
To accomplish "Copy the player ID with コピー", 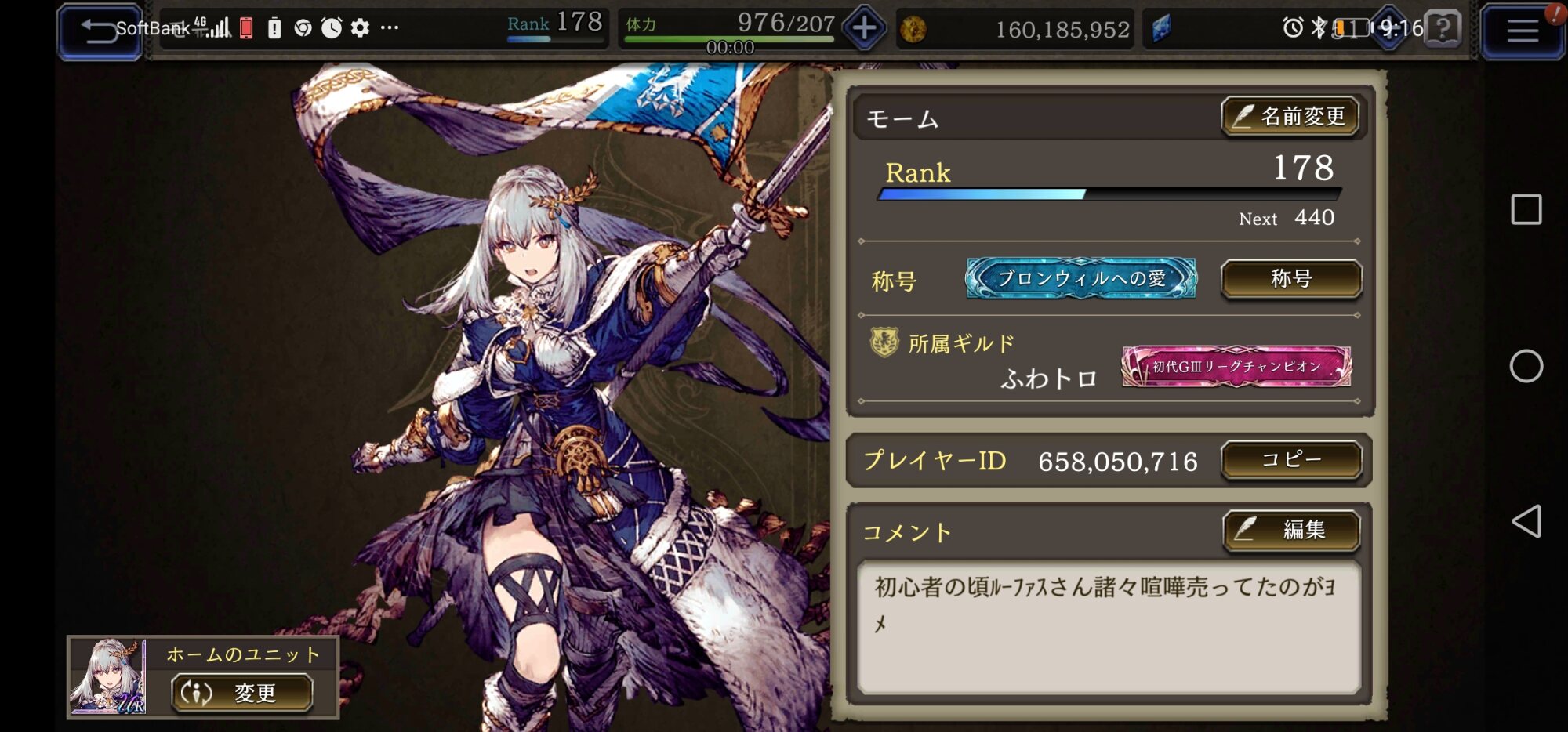I will 1290,460.
